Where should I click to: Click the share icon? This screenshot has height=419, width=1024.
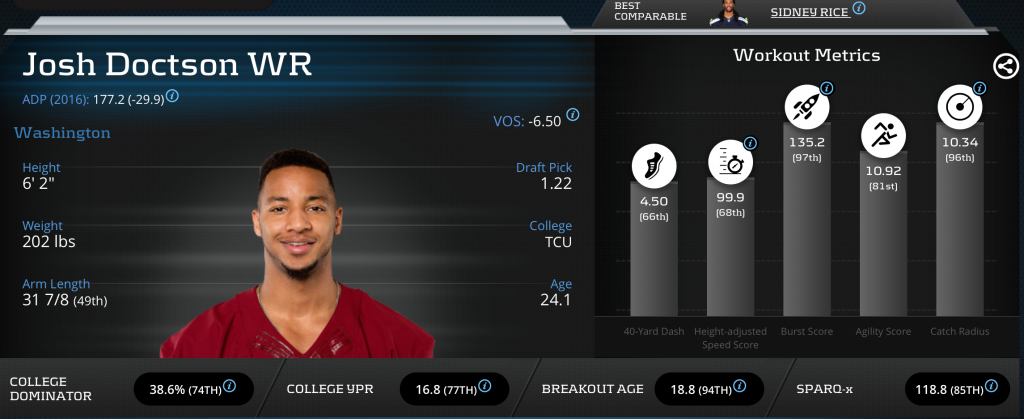(x=1006, y=66)
